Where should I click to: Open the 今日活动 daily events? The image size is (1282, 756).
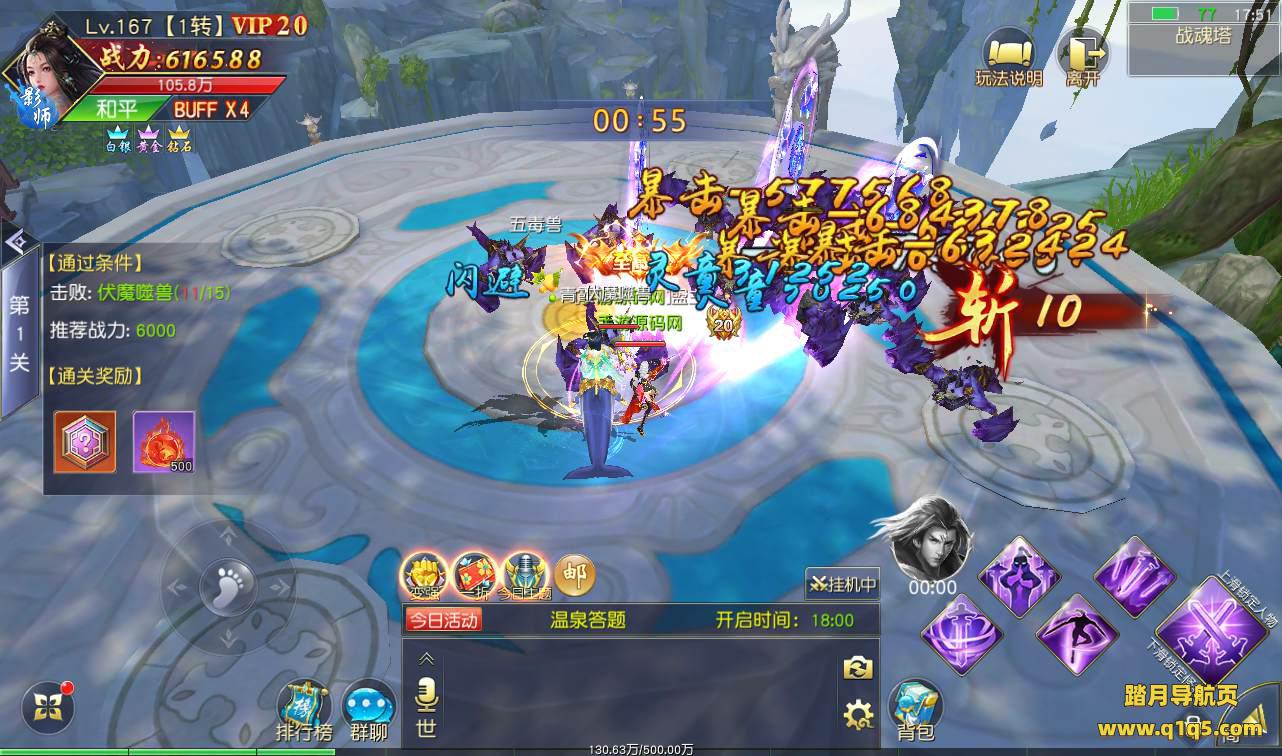tap(443, 620)
